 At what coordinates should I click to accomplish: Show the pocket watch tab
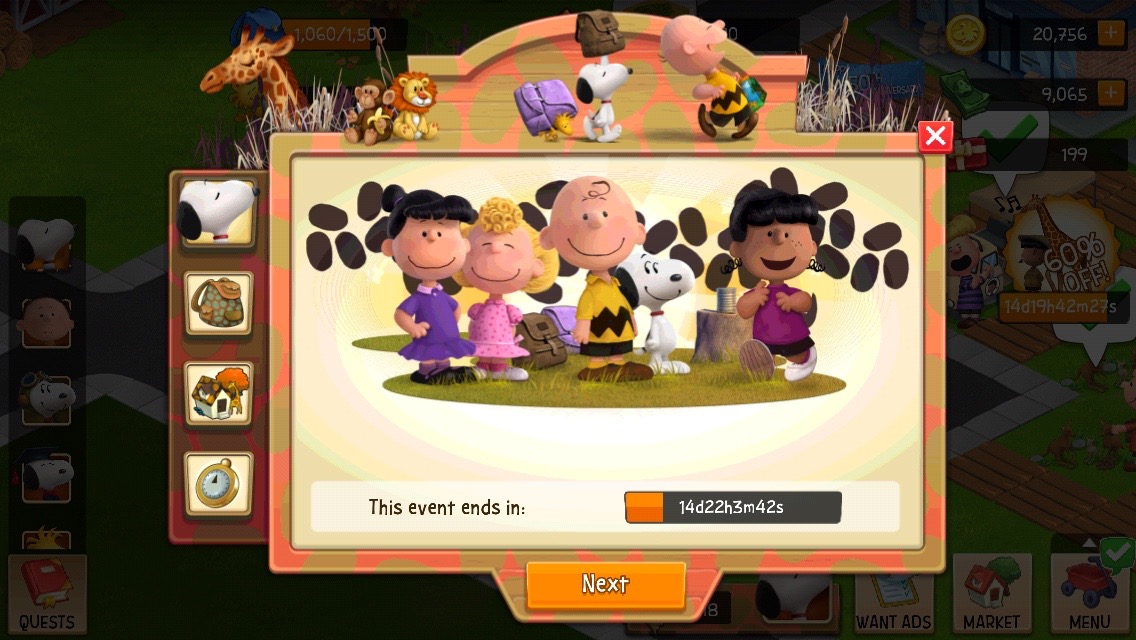pos(218,484)
